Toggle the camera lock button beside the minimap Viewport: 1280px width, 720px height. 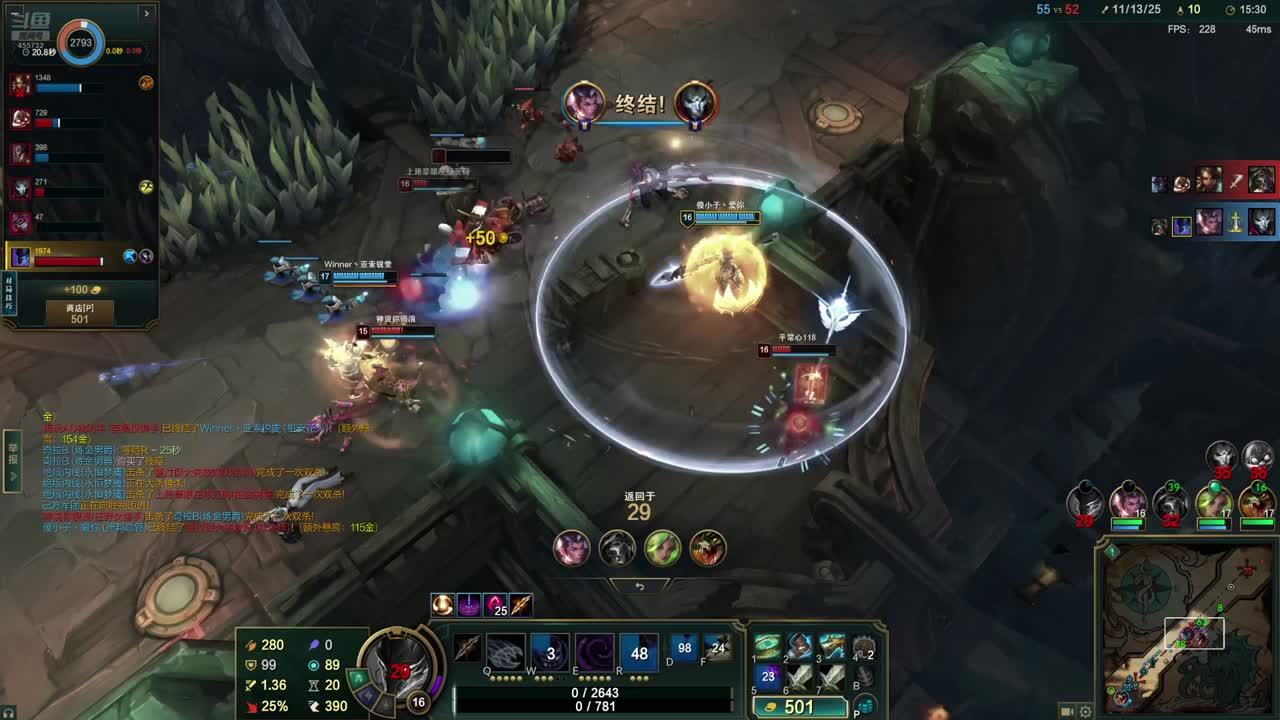point(1068,711)
